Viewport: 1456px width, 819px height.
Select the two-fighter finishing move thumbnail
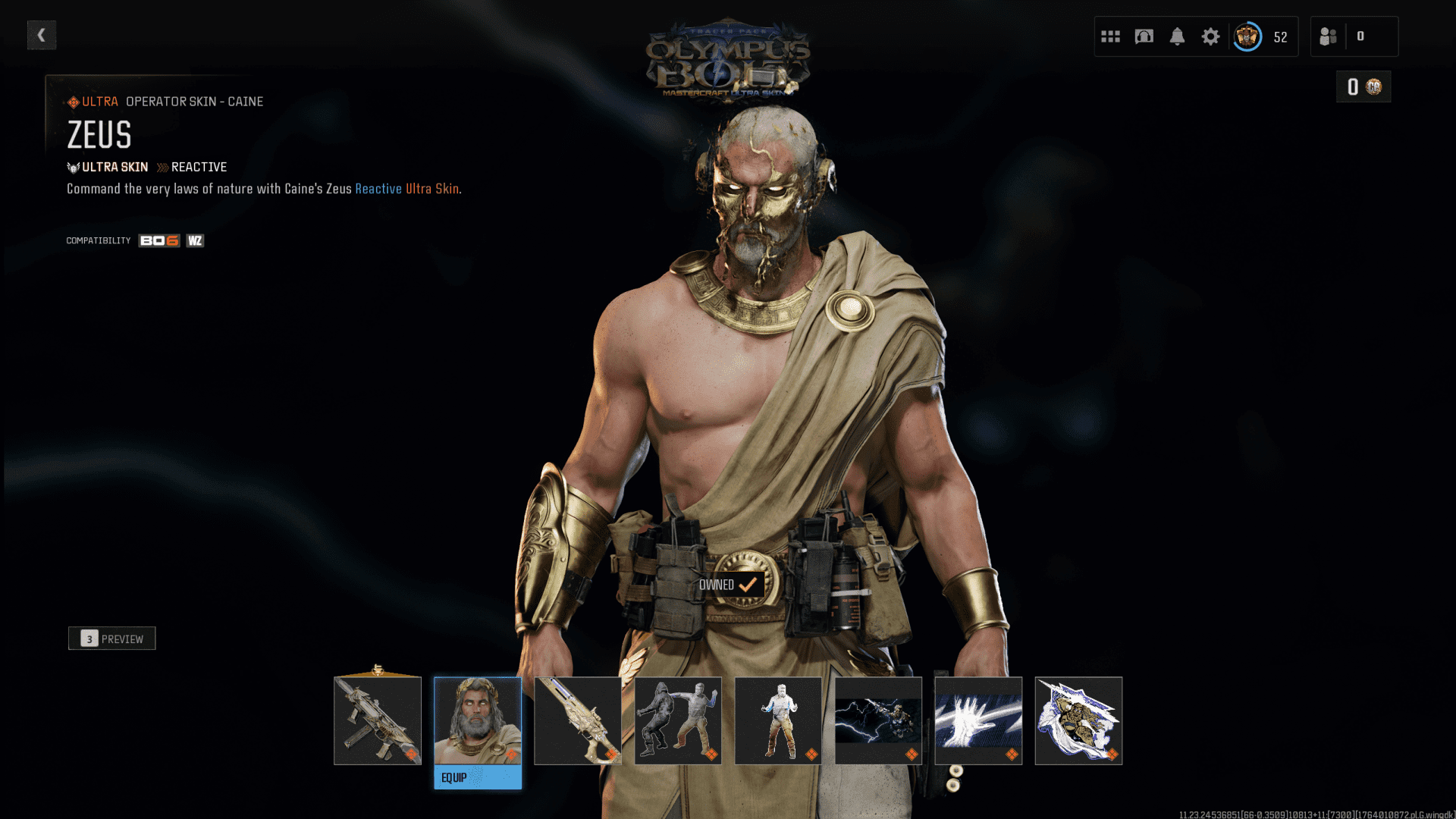(x=678, y=720)
